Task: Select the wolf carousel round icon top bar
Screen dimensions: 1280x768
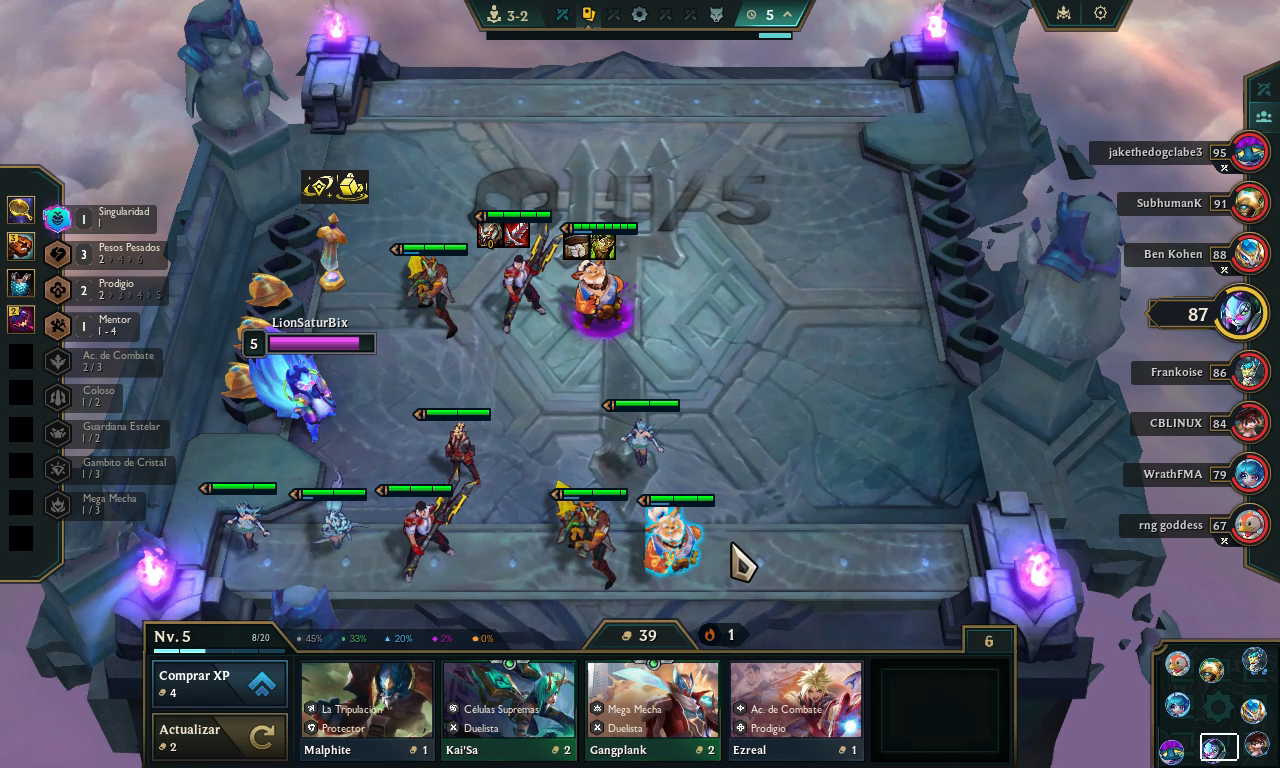Action: [717, 15]
